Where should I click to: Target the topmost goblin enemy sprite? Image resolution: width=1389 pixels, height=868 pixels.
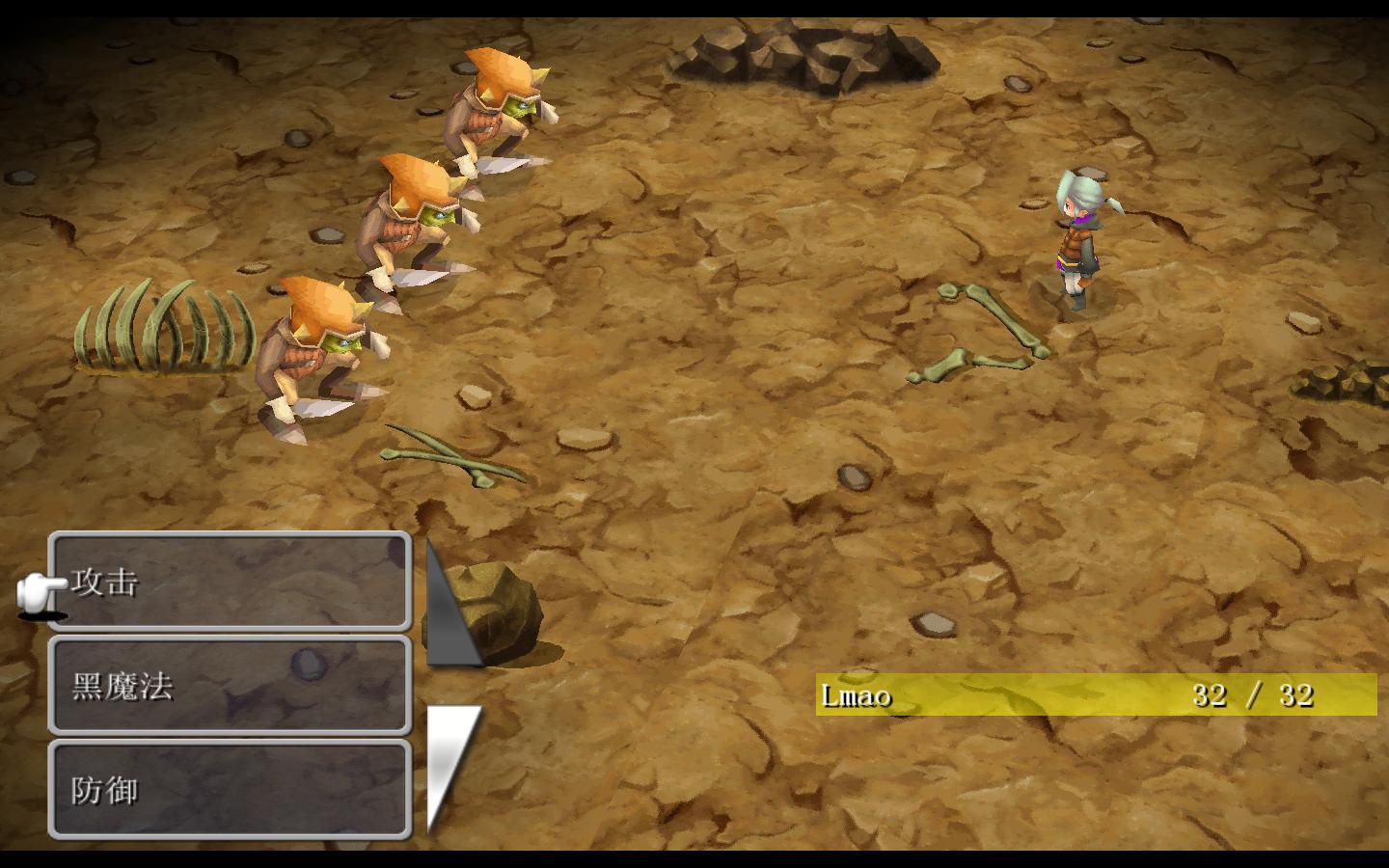click(492, 106)
